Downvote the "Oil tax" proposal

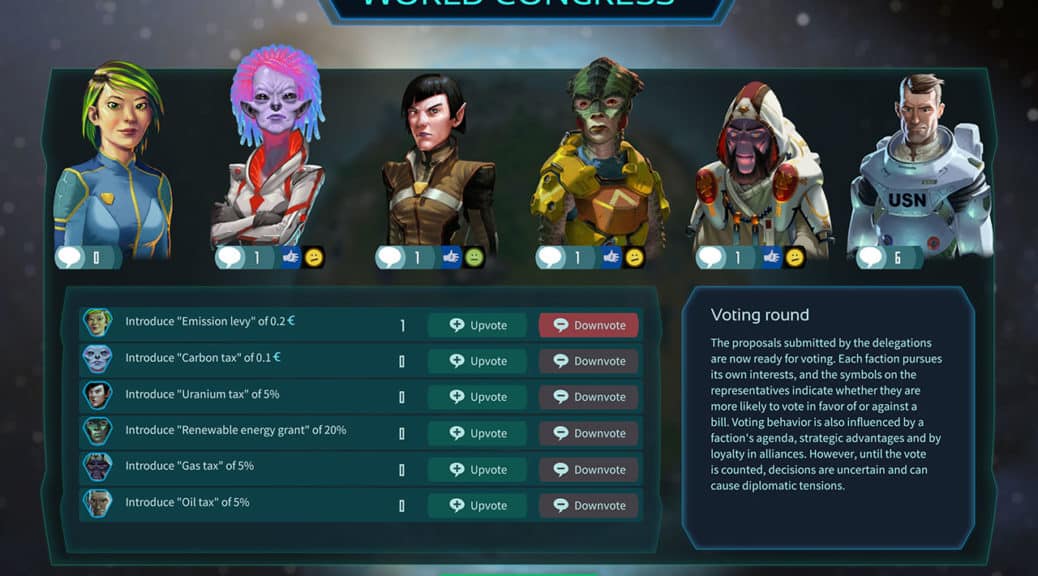tap(588, 505)
